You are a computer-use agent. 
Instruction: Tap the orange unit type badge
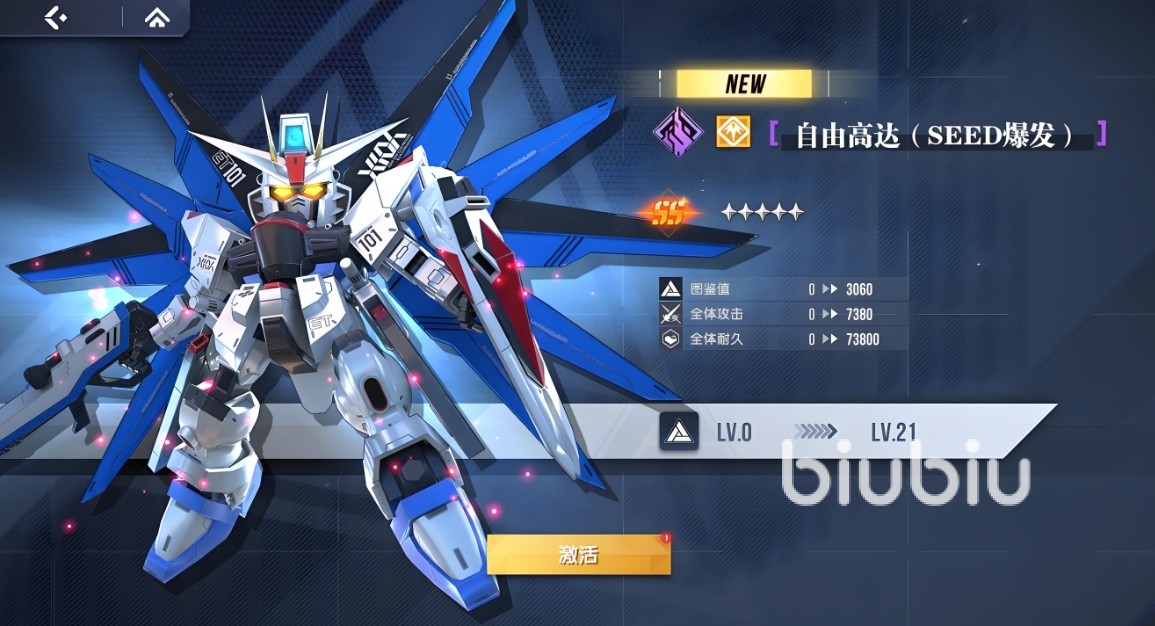[x=733, y=133]
